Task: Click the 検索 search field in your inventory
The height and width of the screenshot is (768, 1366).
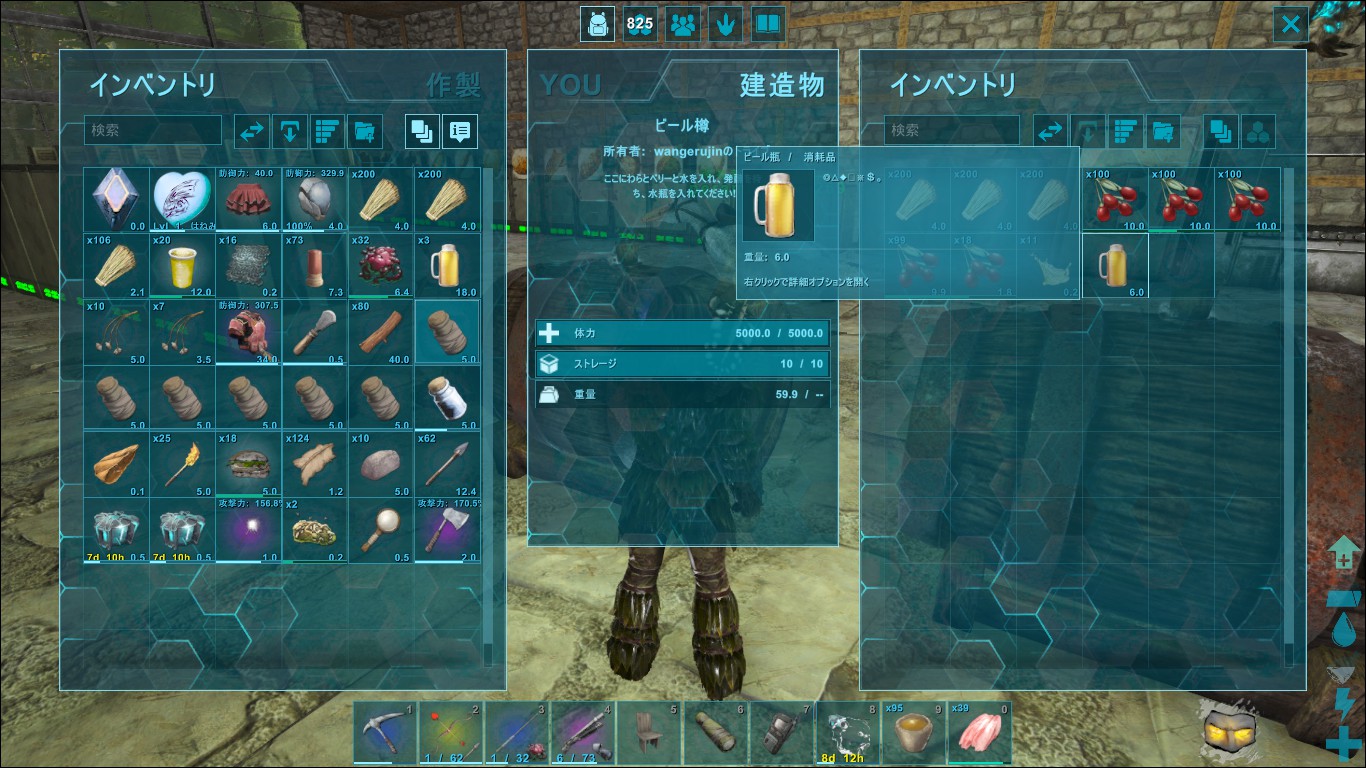Action: 152,130
